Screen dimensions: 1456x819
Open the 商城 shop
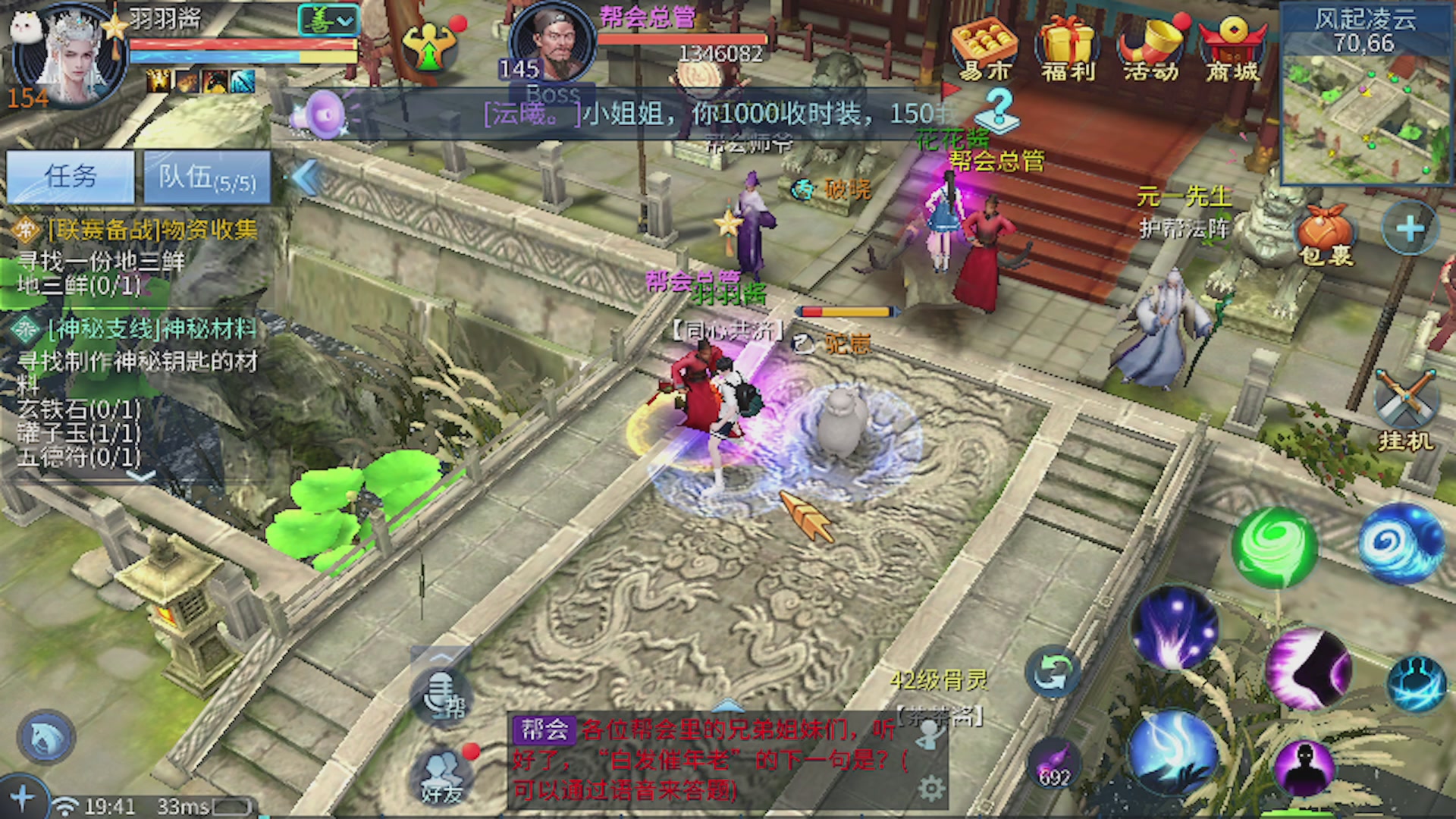tap(1233, 50)
